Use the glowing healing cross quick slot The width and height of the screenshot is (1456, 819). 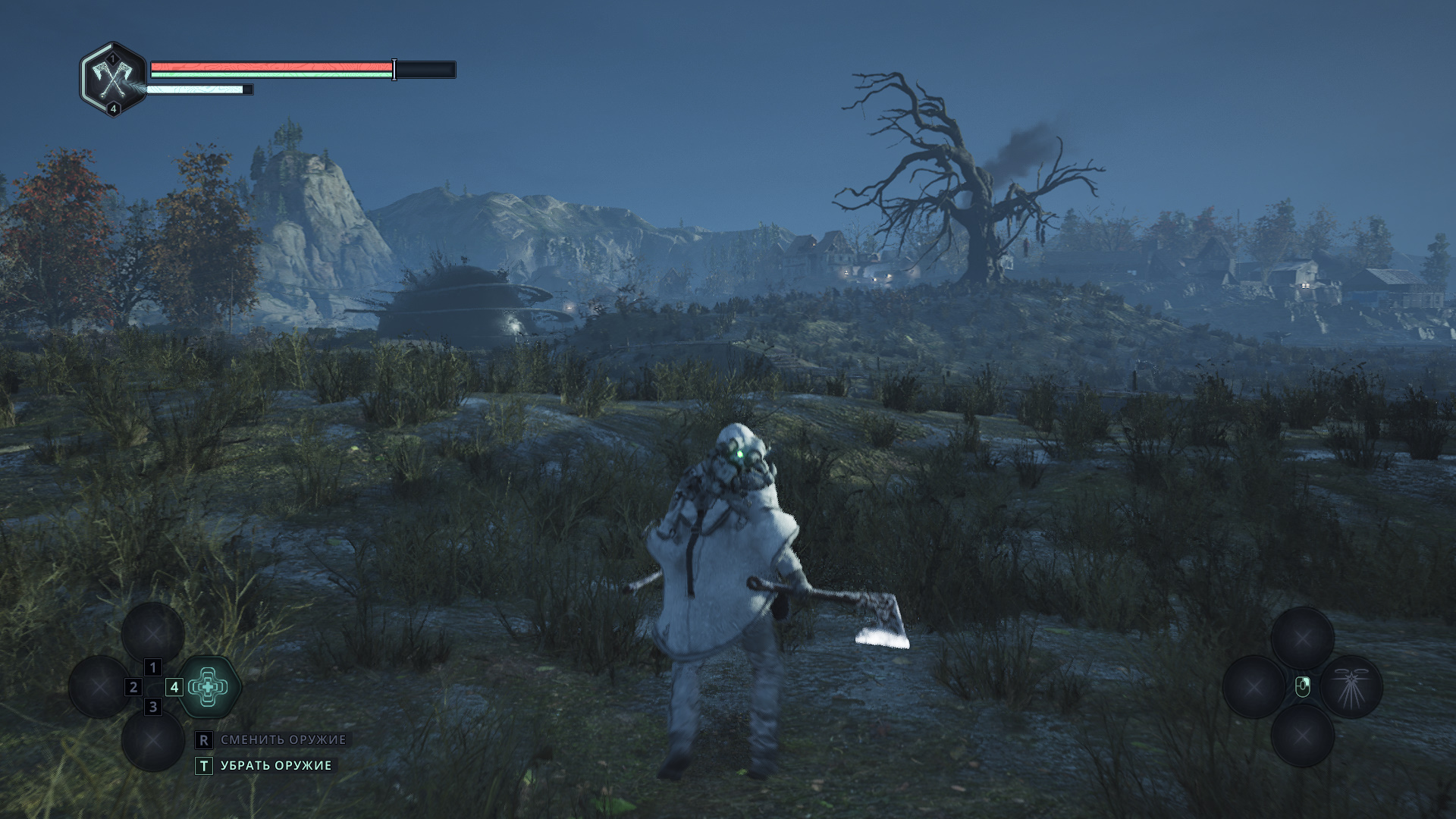pos(209,687)
